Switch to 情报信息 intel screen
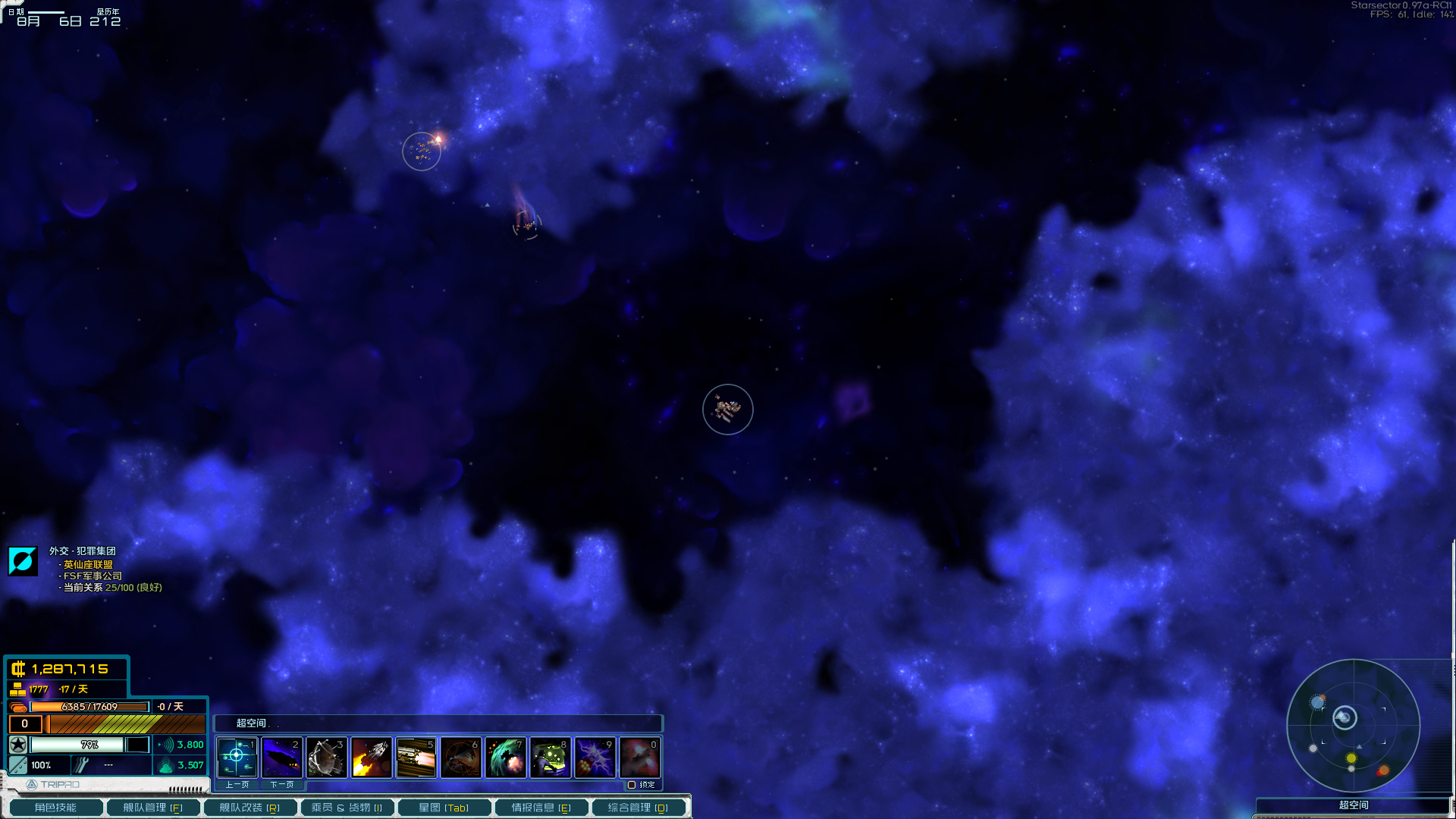1456x819 pixels. tap(541, 807)
